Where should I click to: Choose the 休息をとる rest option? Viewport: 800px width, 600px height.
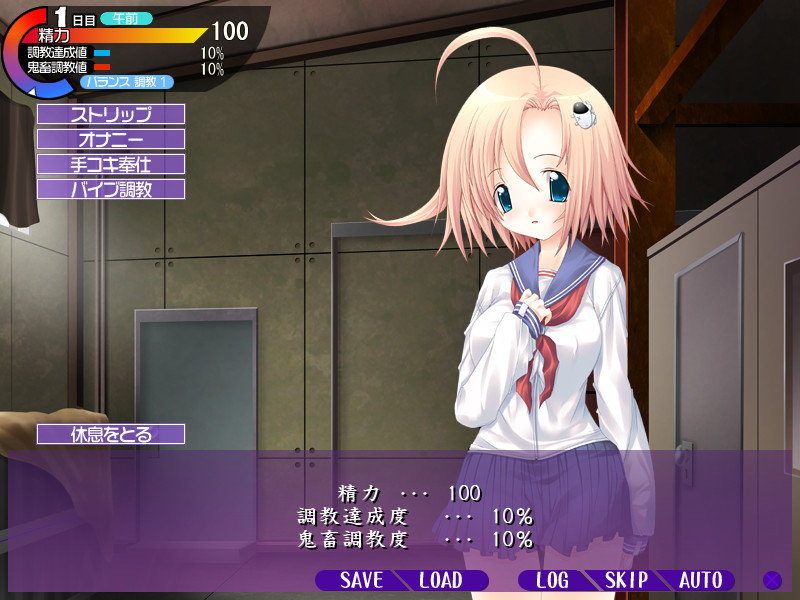click(111, 434)
